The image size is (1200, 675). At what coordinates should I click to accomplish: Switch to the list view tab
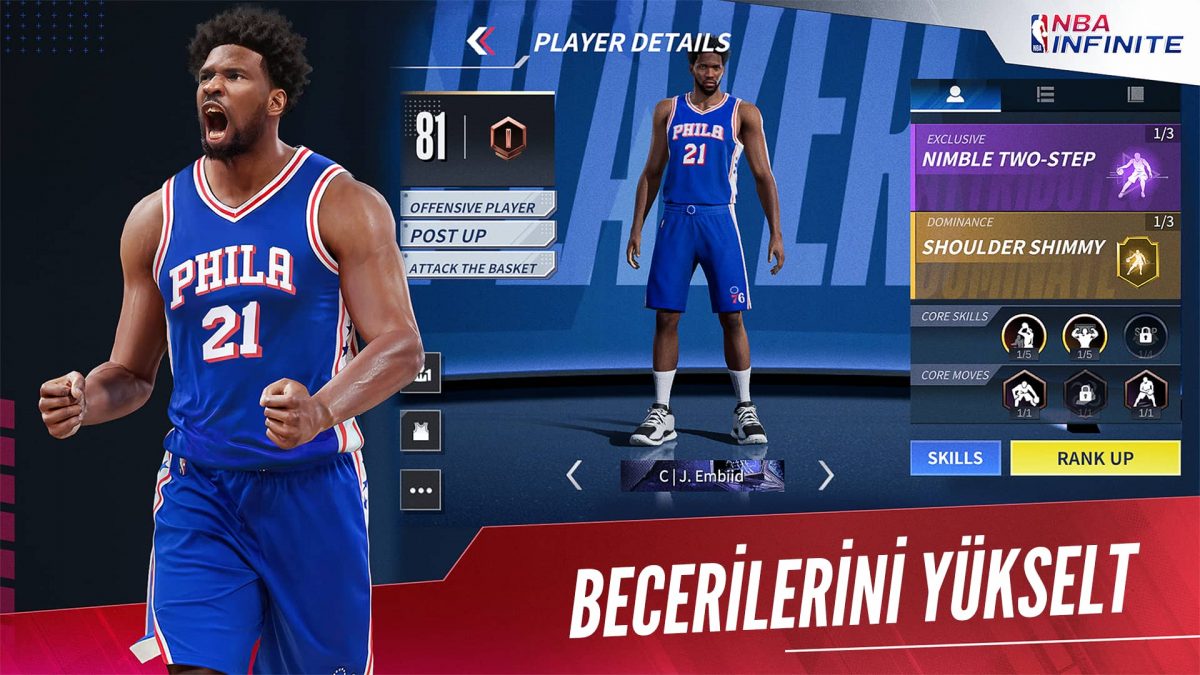tap(1046, 95)
